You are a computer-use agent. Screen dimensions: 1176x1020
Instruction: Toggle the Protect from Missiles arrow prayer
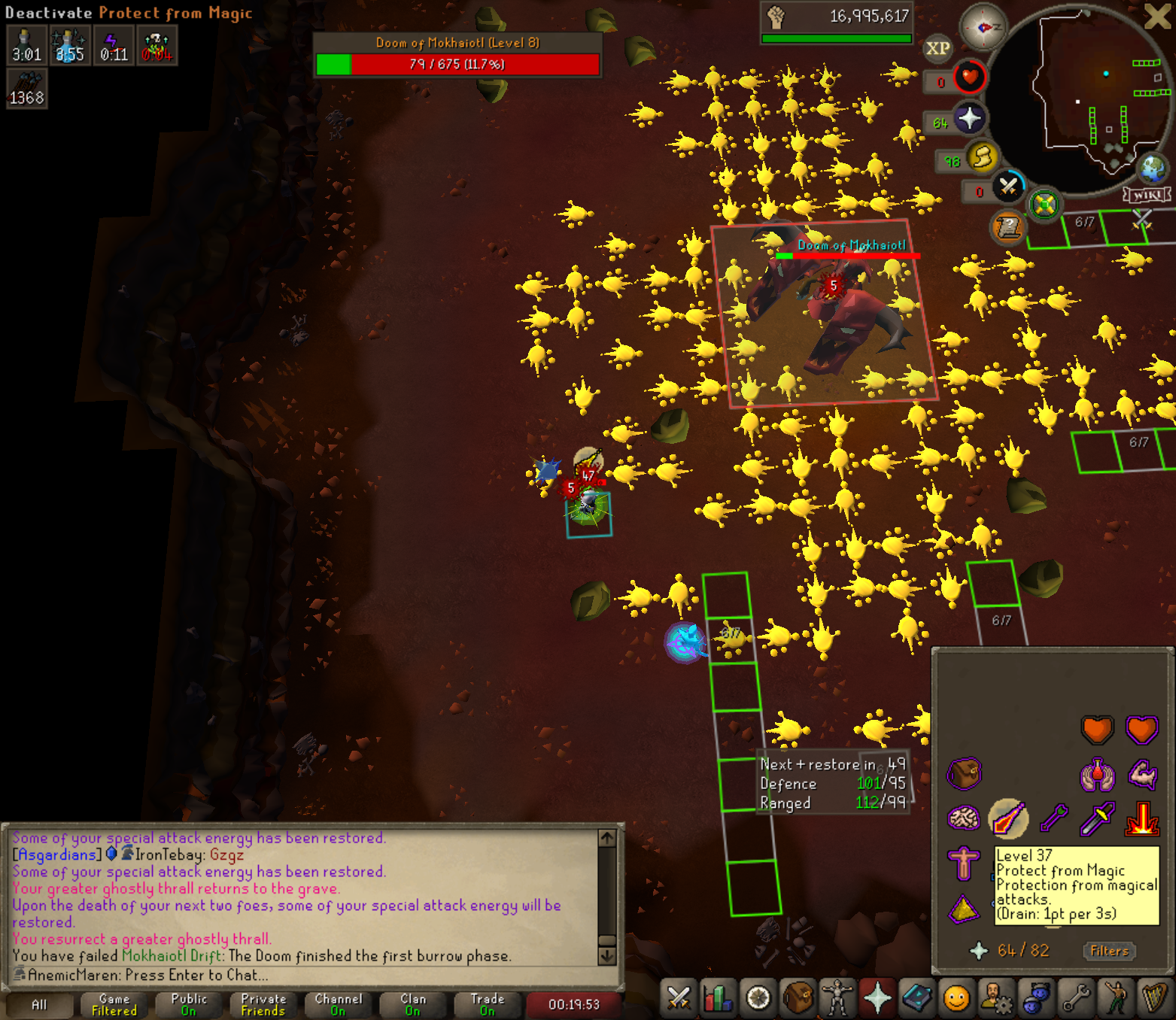(x=1053, y=818)
